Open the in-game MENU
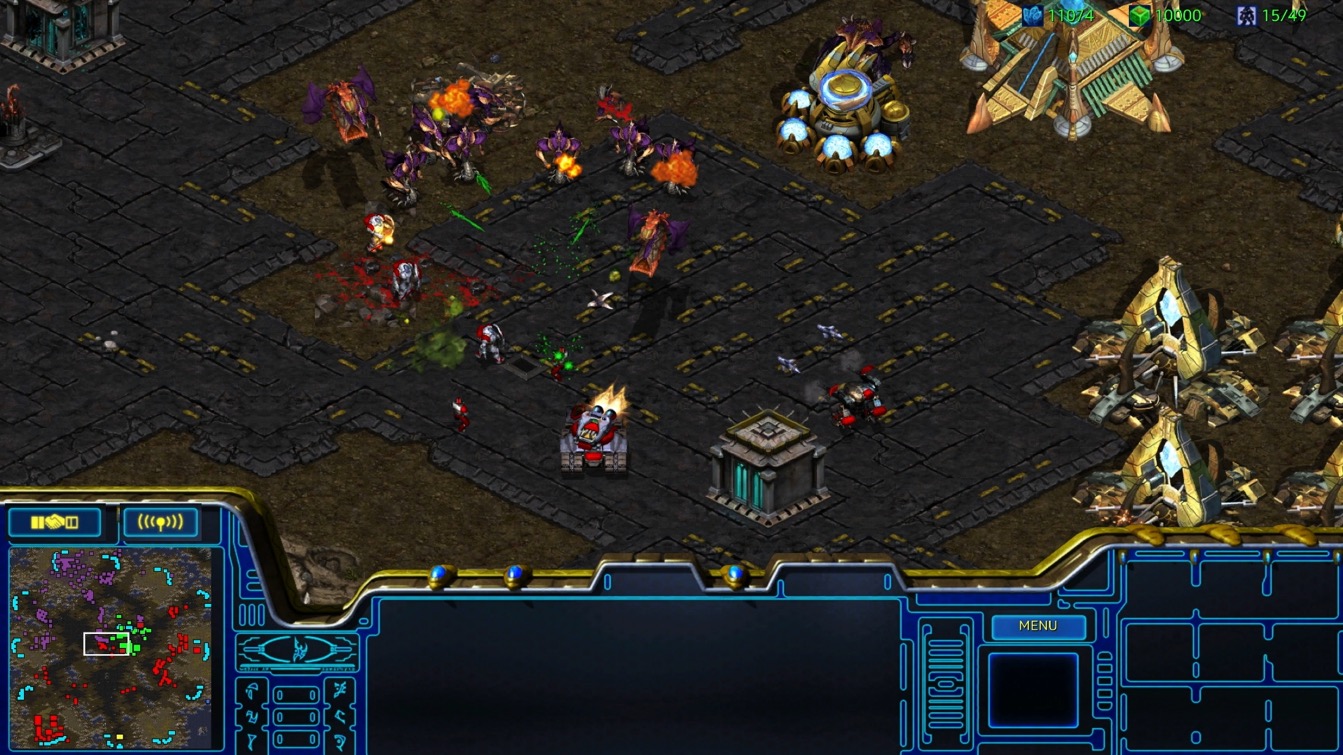 click(x=1038, y=626)
